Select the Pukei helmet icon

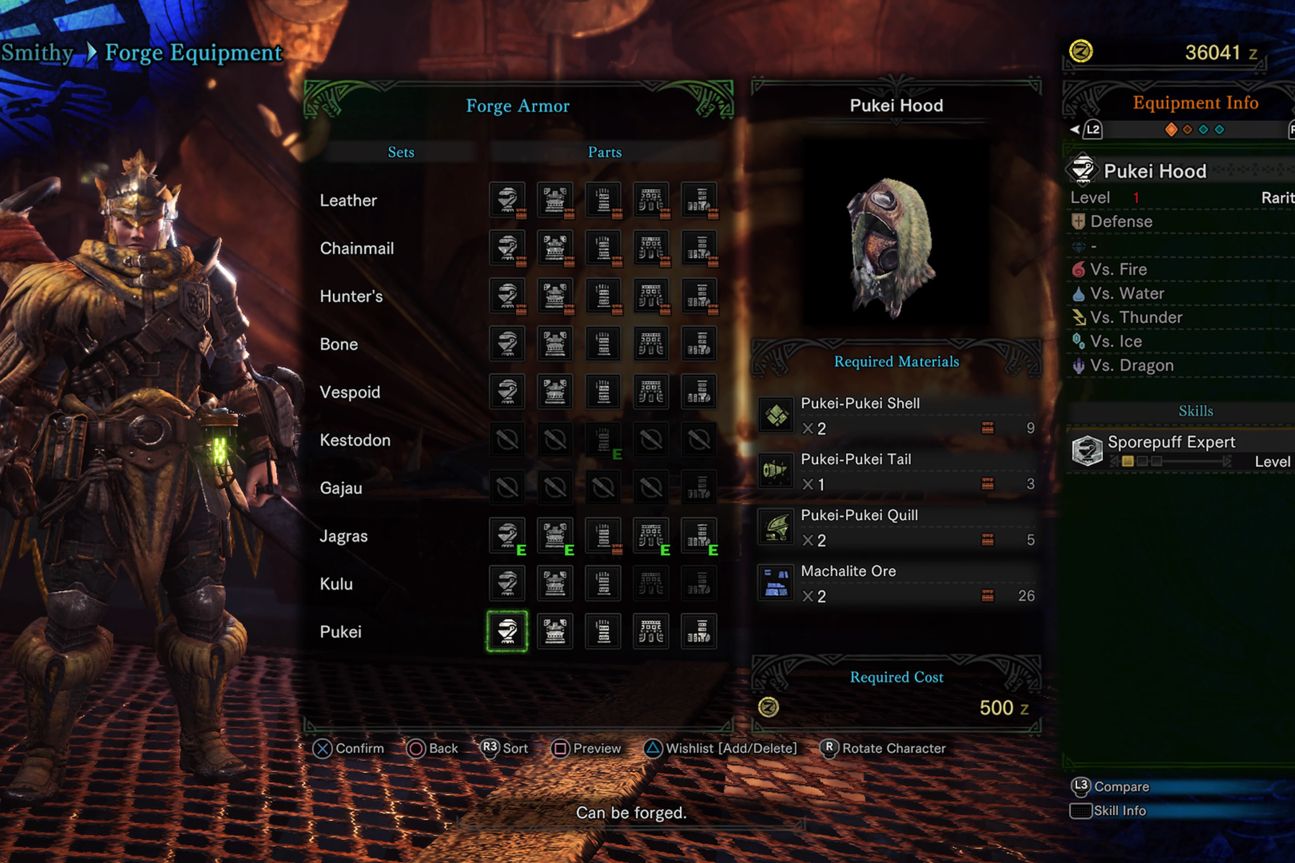click(x=507, y=631)
